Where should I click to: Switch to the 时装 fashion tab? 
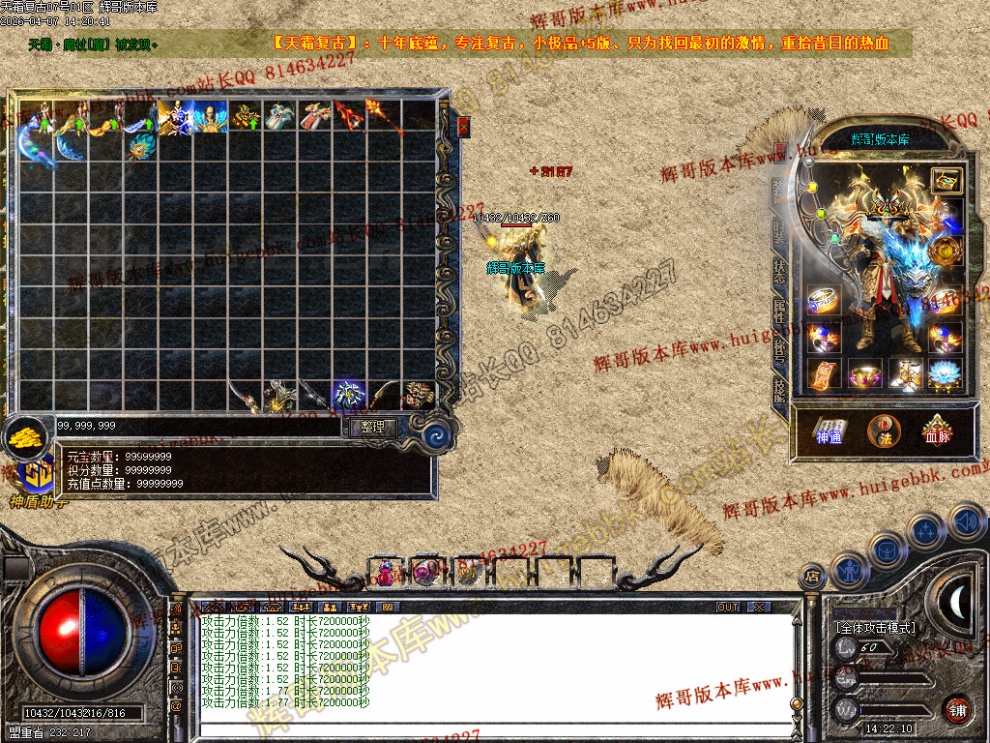[779, 233]
